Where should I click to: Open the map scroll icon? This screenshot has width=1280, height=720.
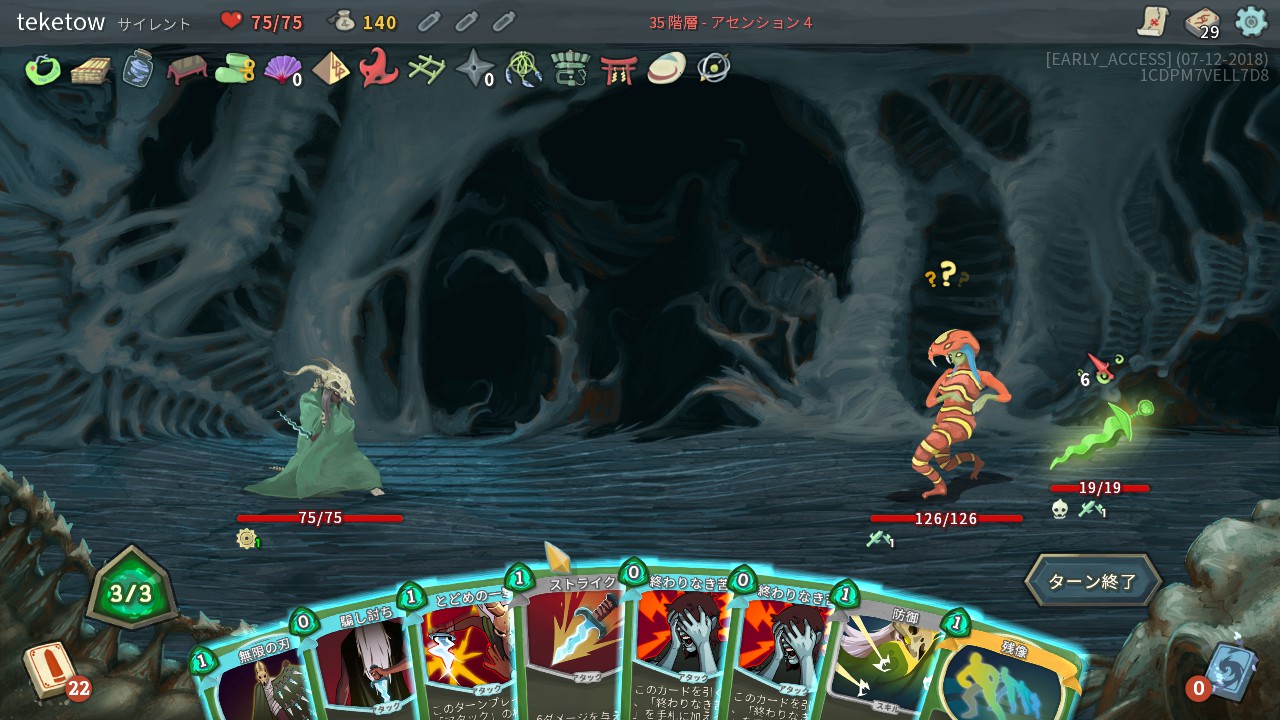[x=1153, y=21]
